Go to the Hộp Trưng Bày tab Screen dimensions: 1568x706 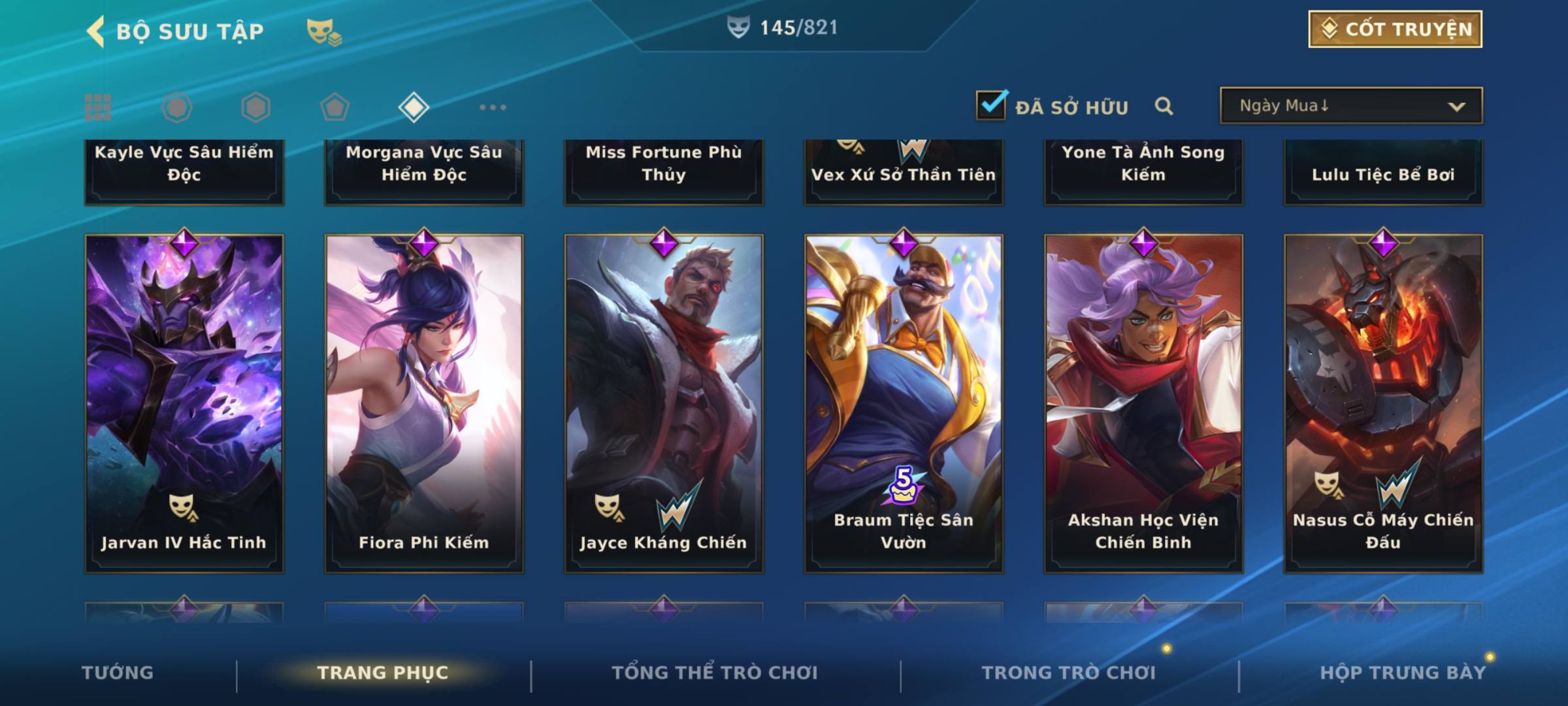[x=1403, y=673]
